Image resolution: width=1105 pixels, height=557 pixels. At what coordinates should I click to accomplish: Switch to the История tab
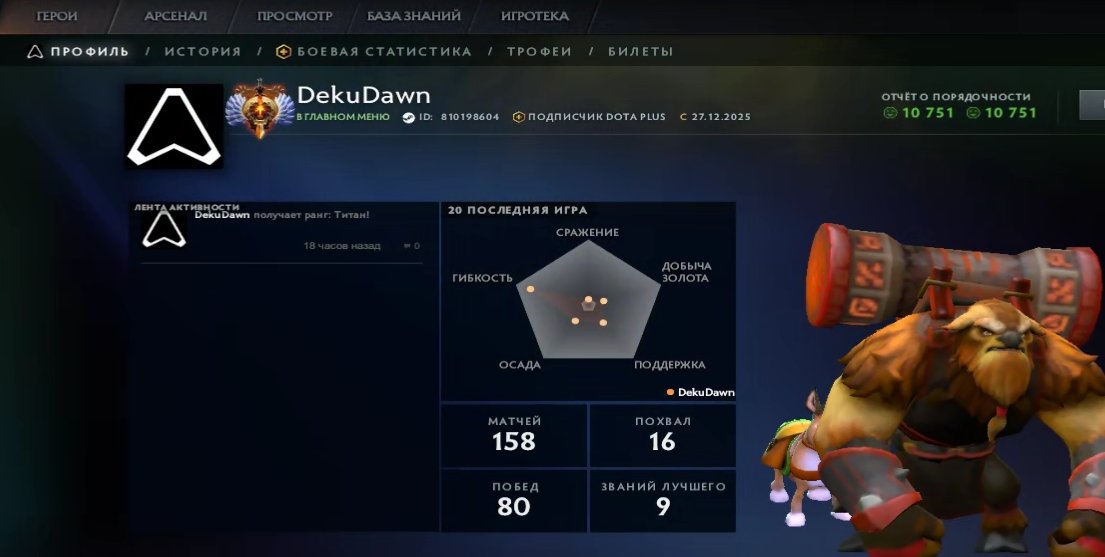pos(203,52)
